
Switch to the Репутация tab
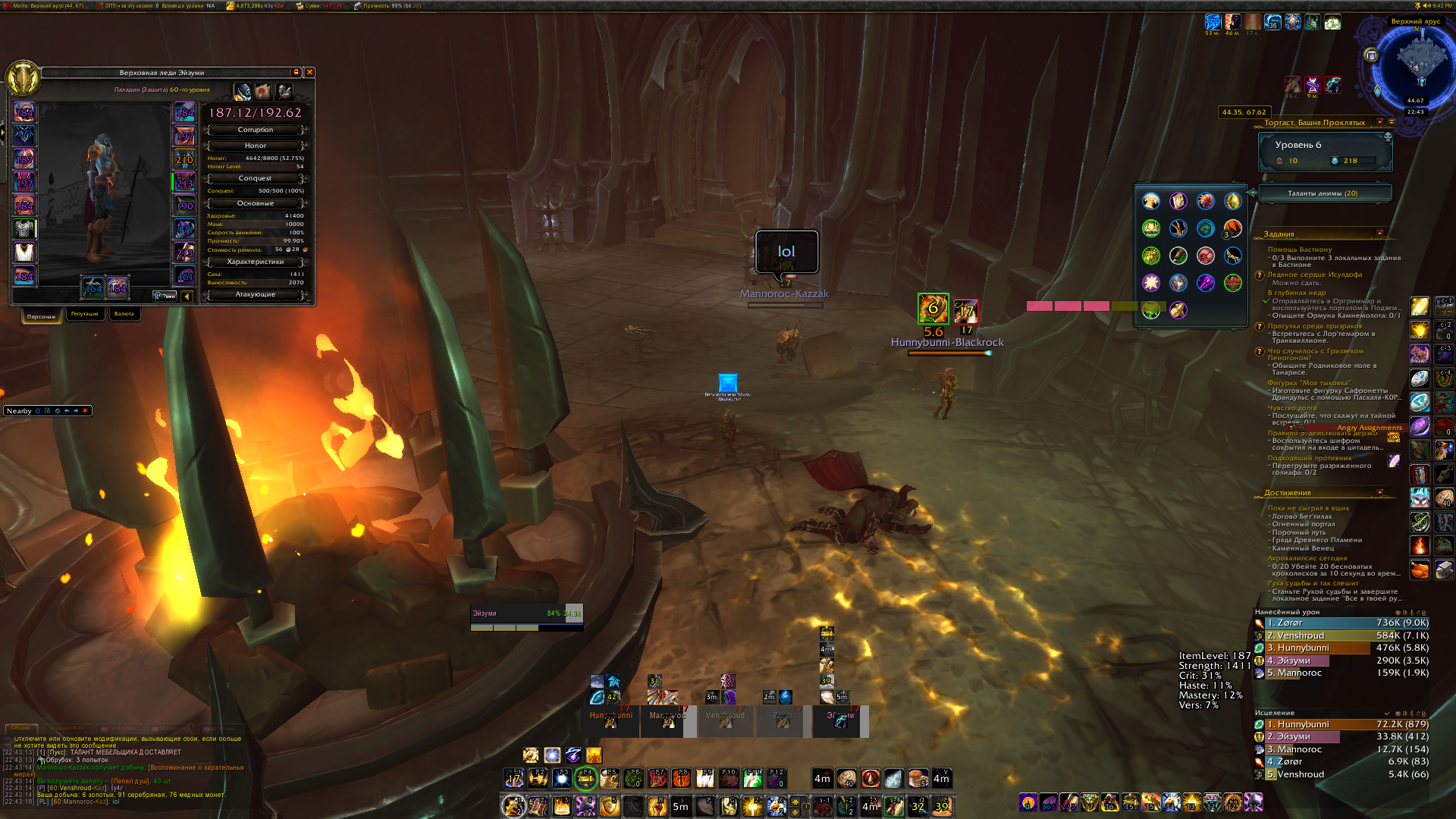[84, 314]
